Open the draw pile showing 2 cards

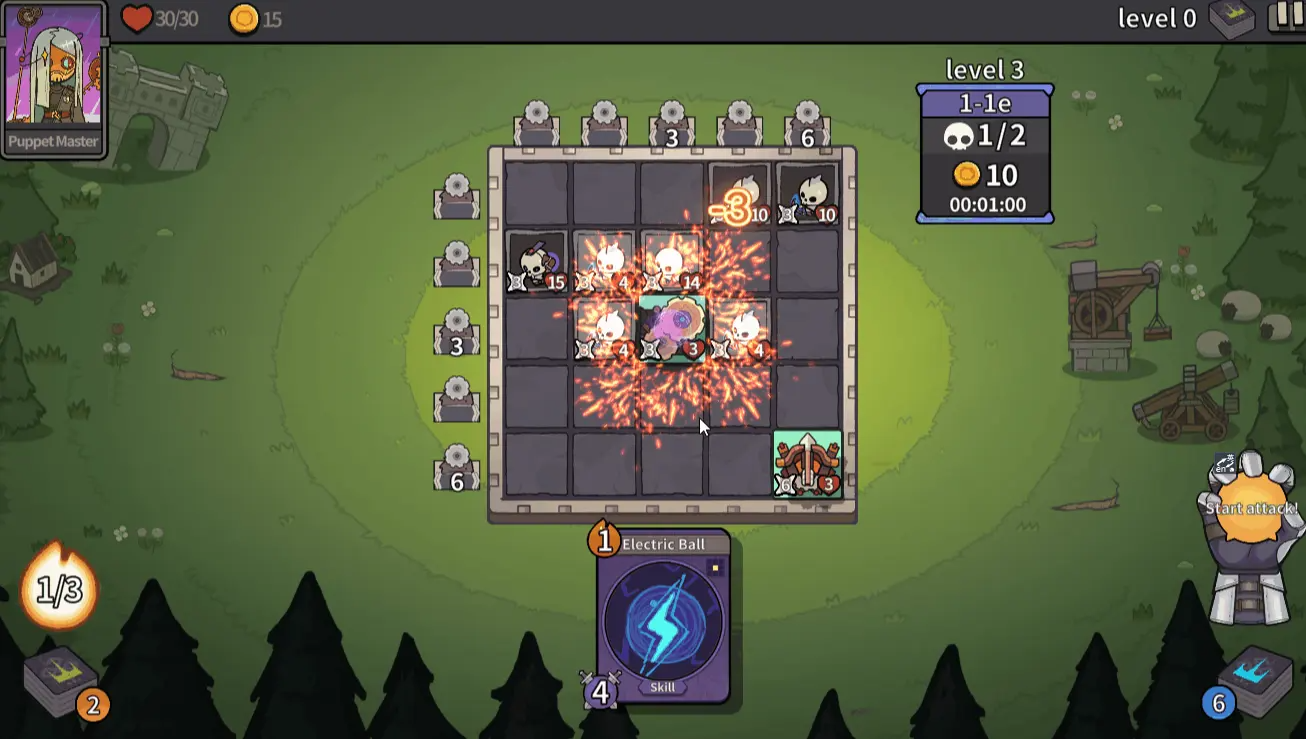click(62, 681)
